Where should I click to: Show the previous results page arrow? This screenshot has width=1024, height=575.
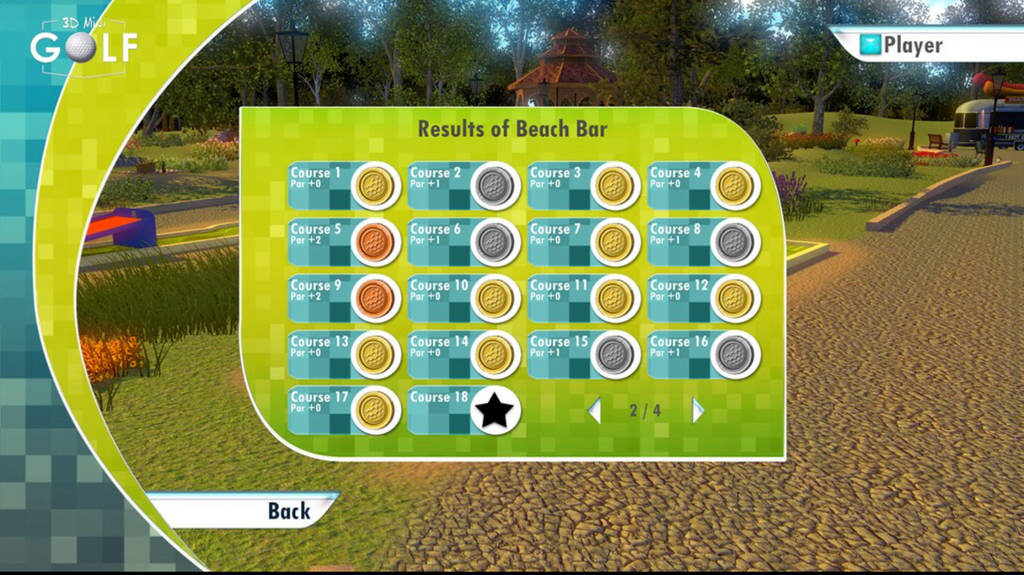coord(594,411)
